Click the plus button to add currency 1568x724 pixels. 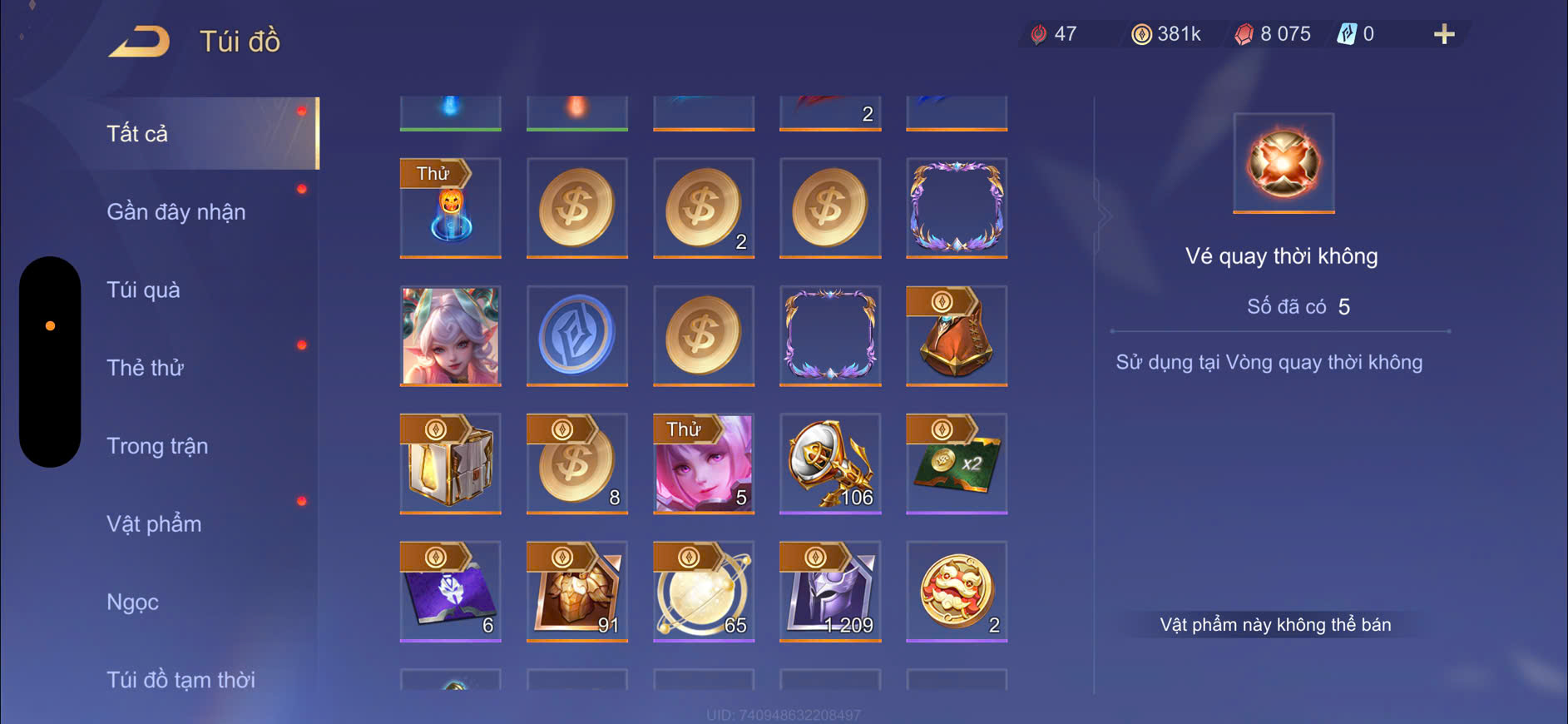pyautogui.click(x=1444, y=34)
